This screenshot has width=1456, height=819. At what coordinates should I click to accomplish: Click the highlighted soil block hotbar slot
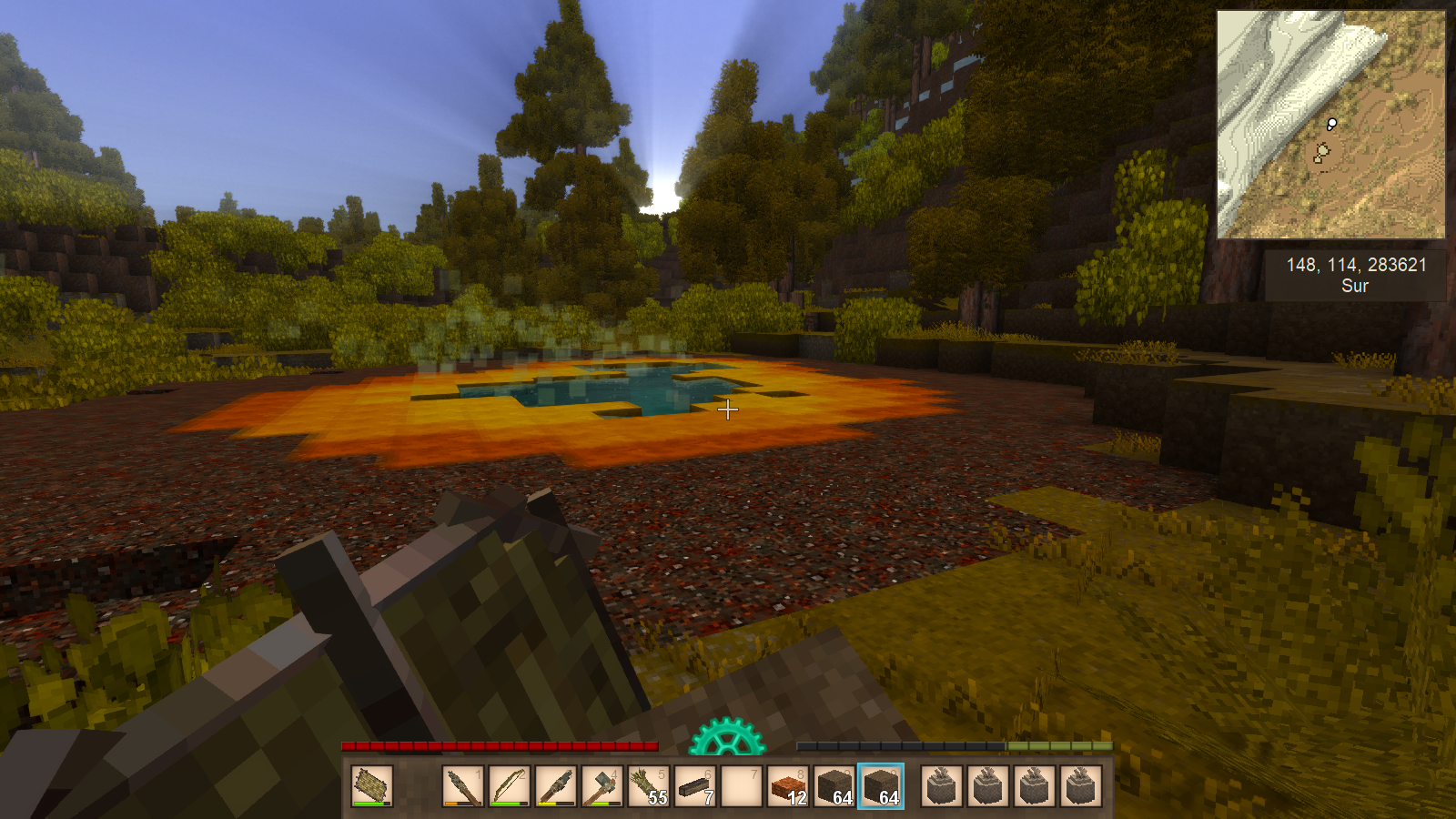(x=881, y=785)
